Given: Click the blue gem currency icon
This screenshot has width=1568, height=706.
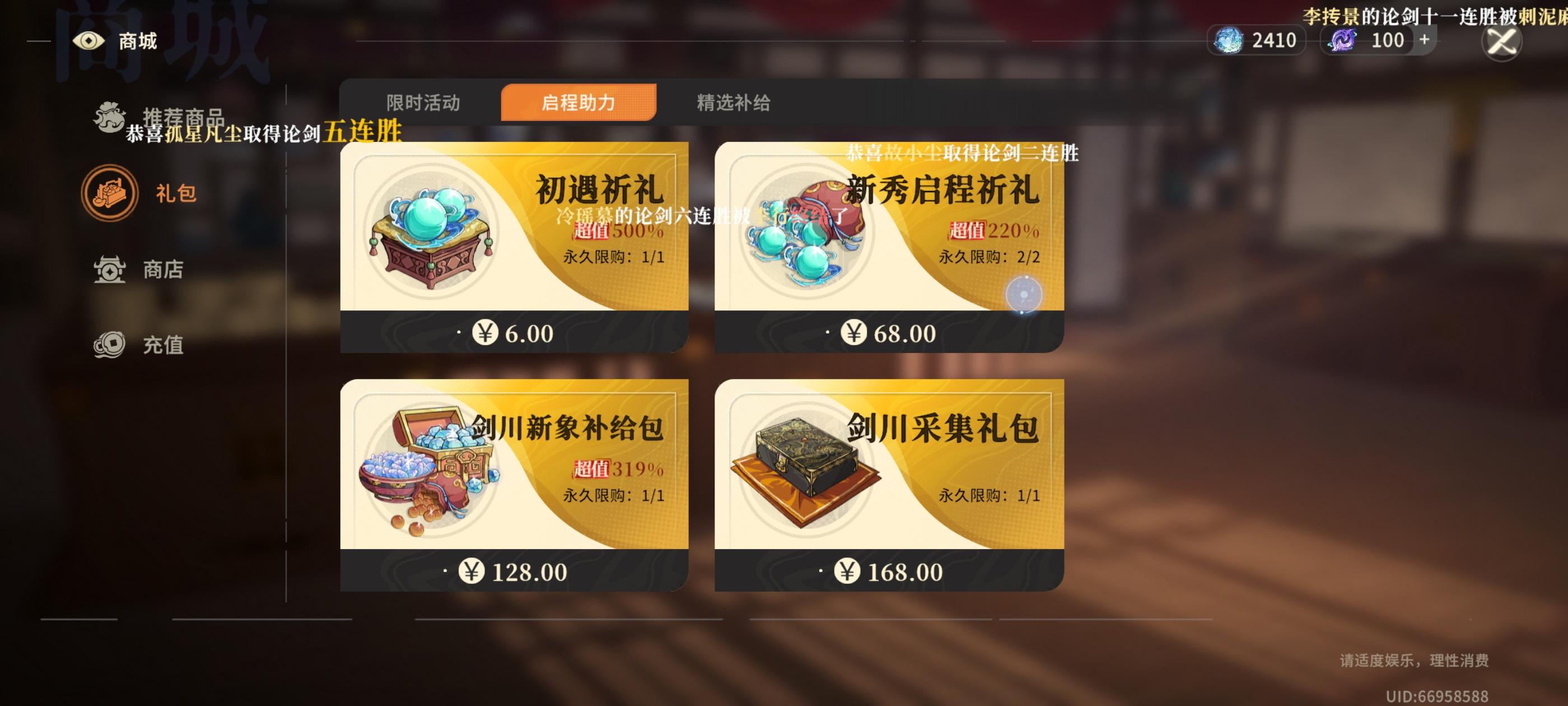Looking at the screenshot, I should pyautogui.click(x=1231, y=40).
